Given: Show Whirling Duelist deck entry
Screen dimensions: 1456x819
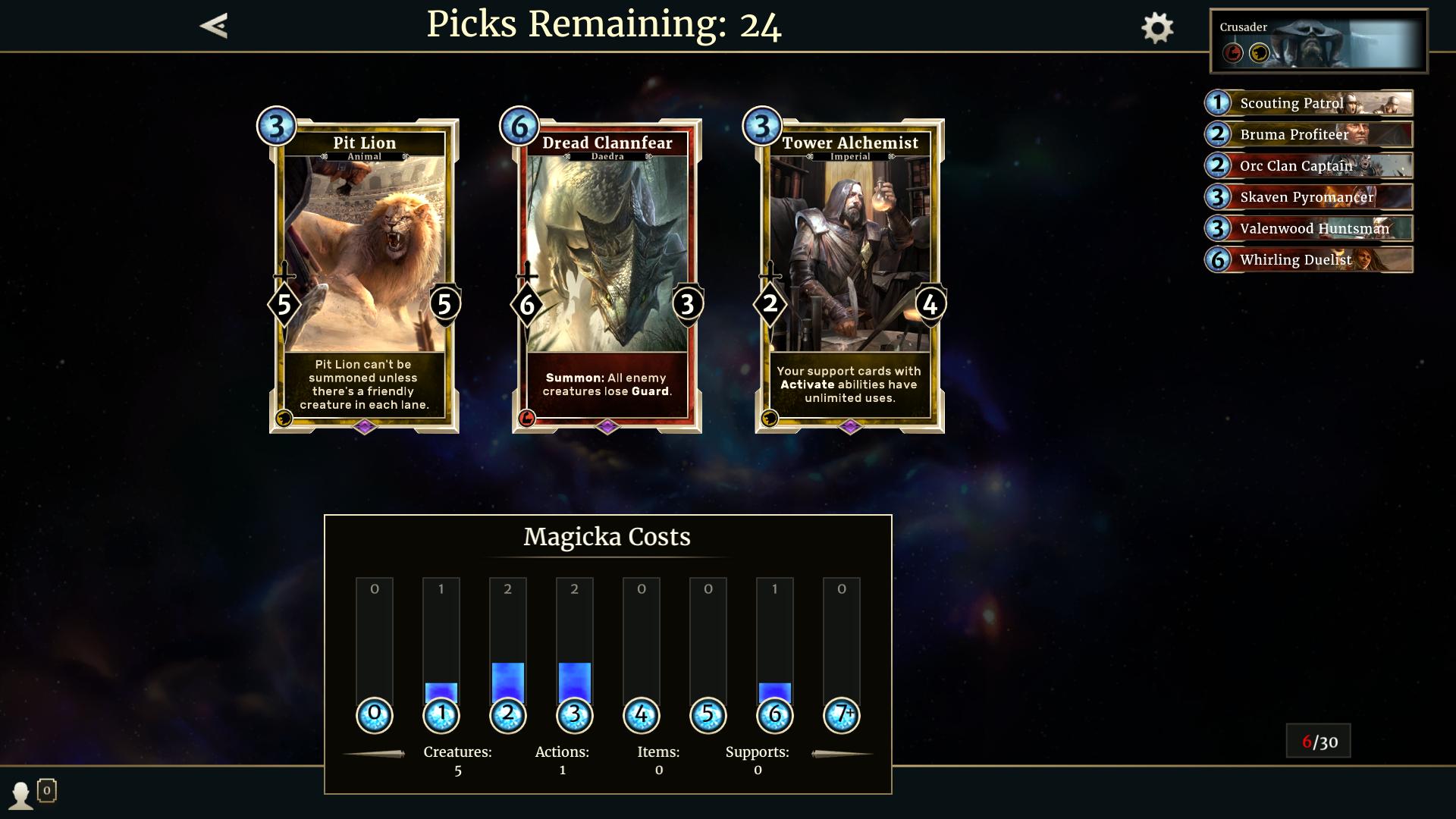Looking at the screenshot, I should pyautogui.click(x=1309, y=259).
